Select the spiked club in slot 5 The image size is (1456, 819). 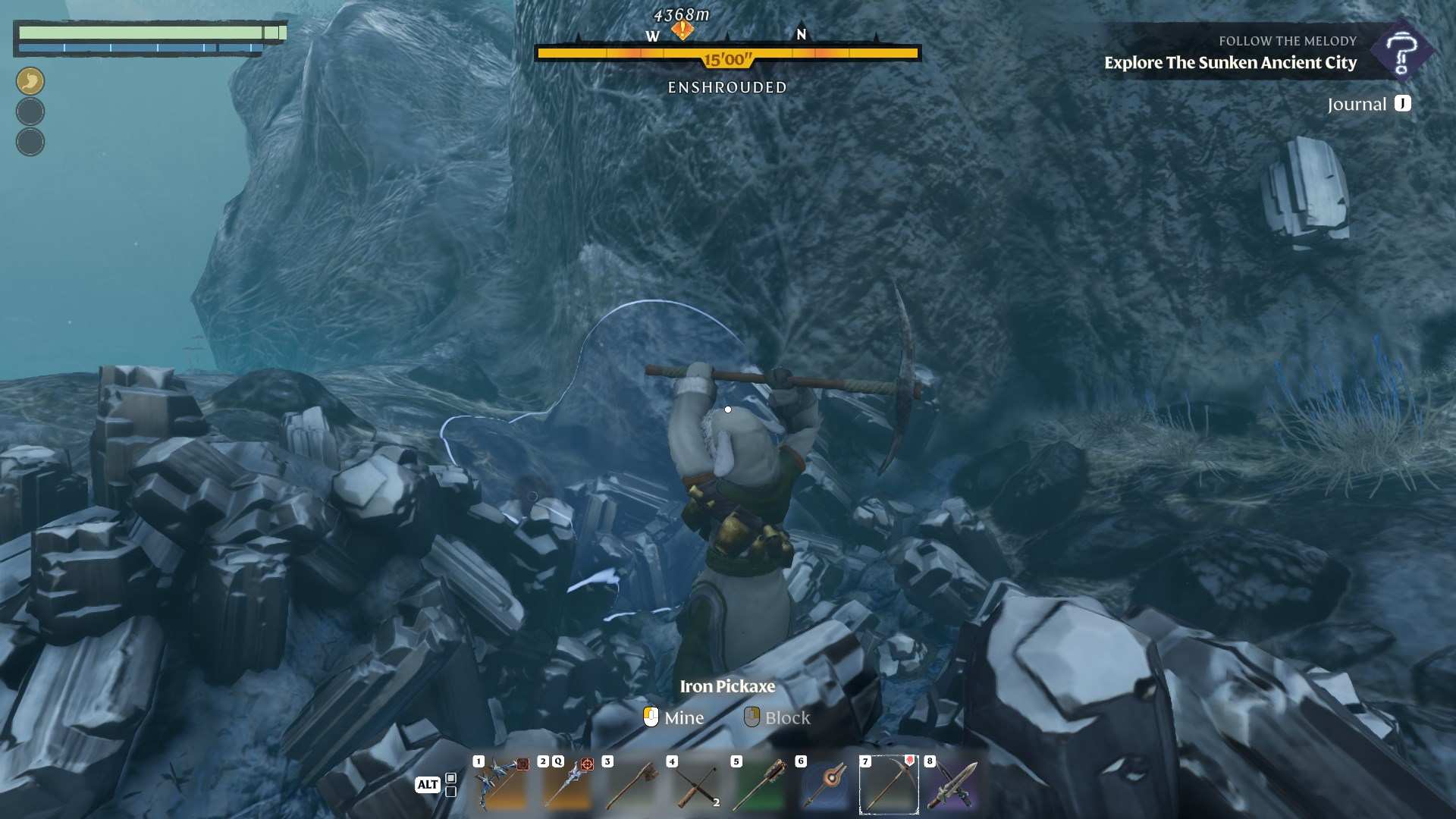[760, 784]
